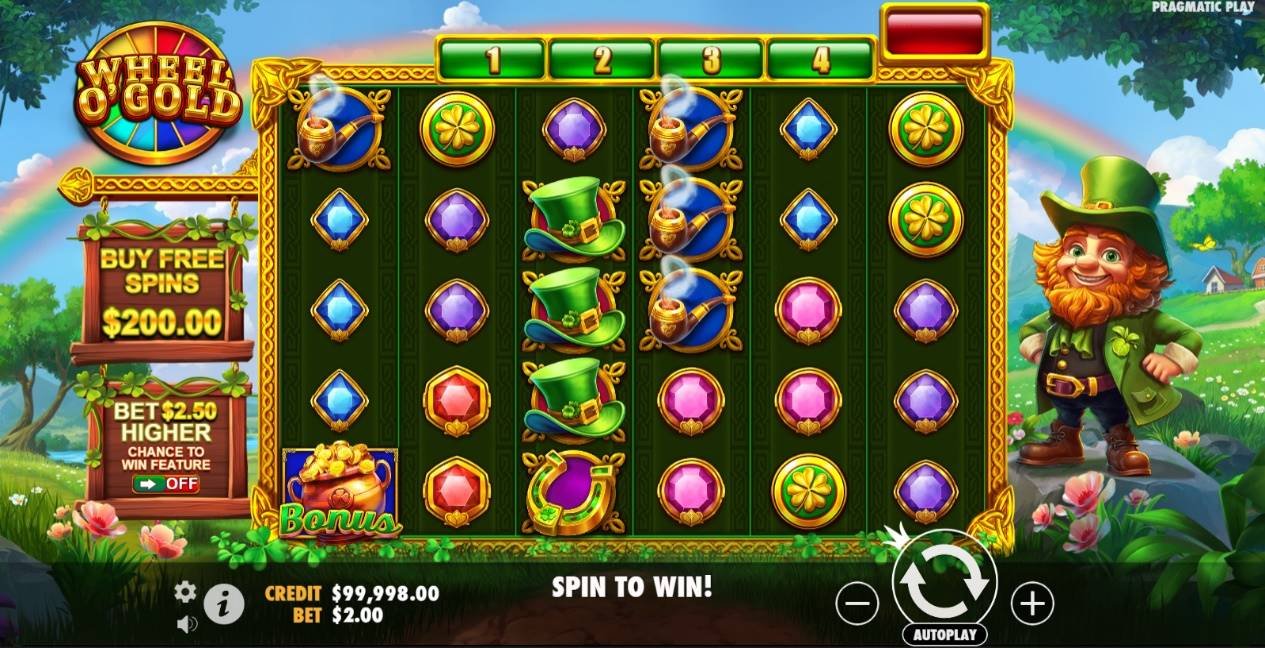The height and width of the screenshot is (648, 1265).
Task: Increase the bet with the plus button
Action: click(x=1032, y=603)
